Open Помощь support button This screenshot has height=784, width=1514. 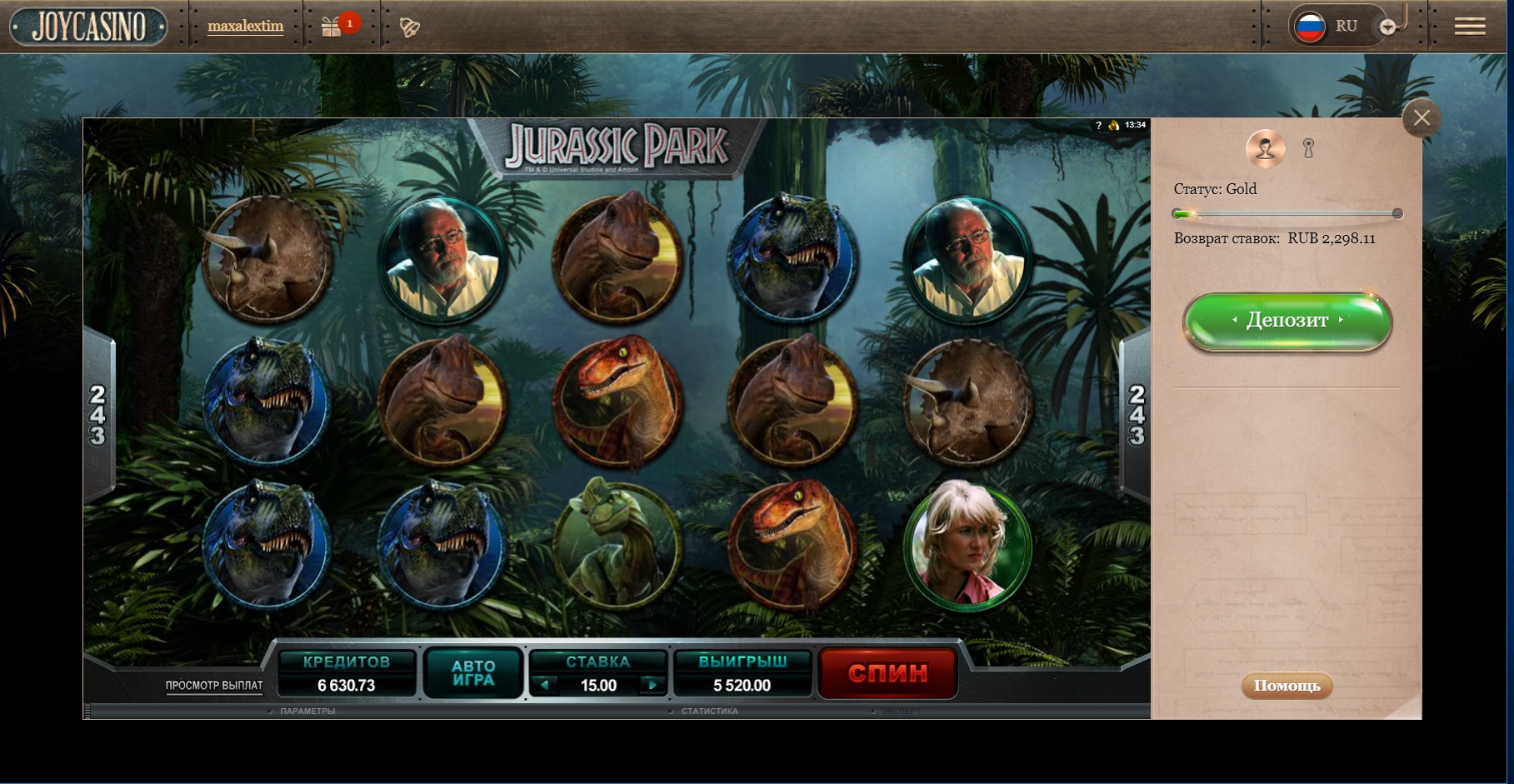(1287, 686)
